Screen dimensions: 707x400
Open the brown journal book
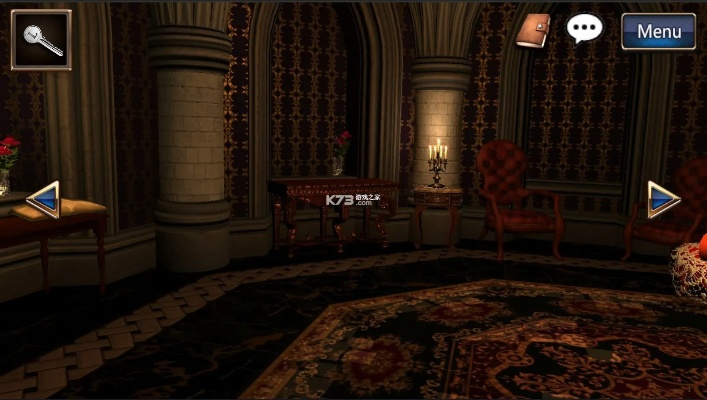[x=534, y=31]
